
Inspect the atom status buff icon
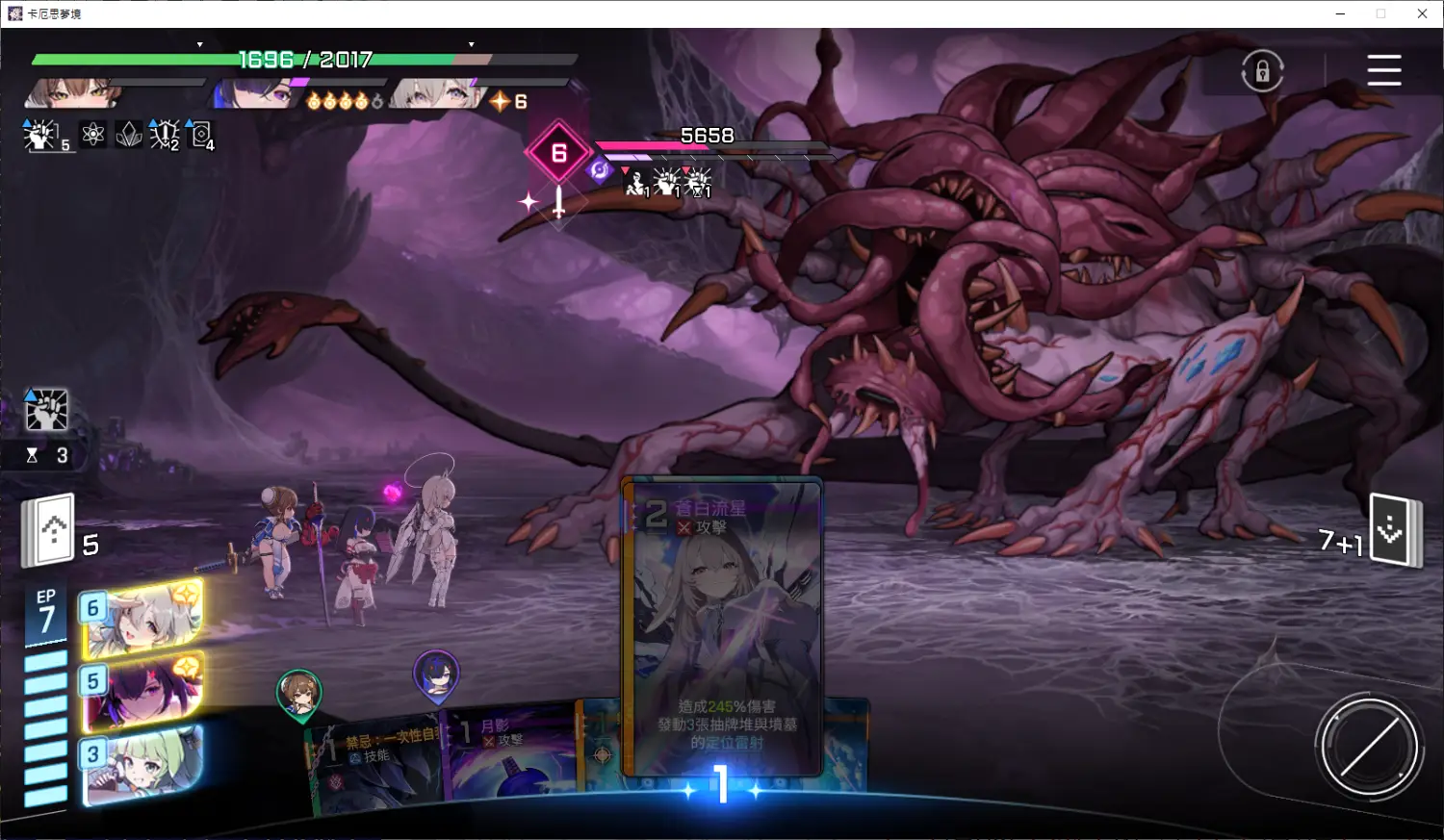[93, 135]
